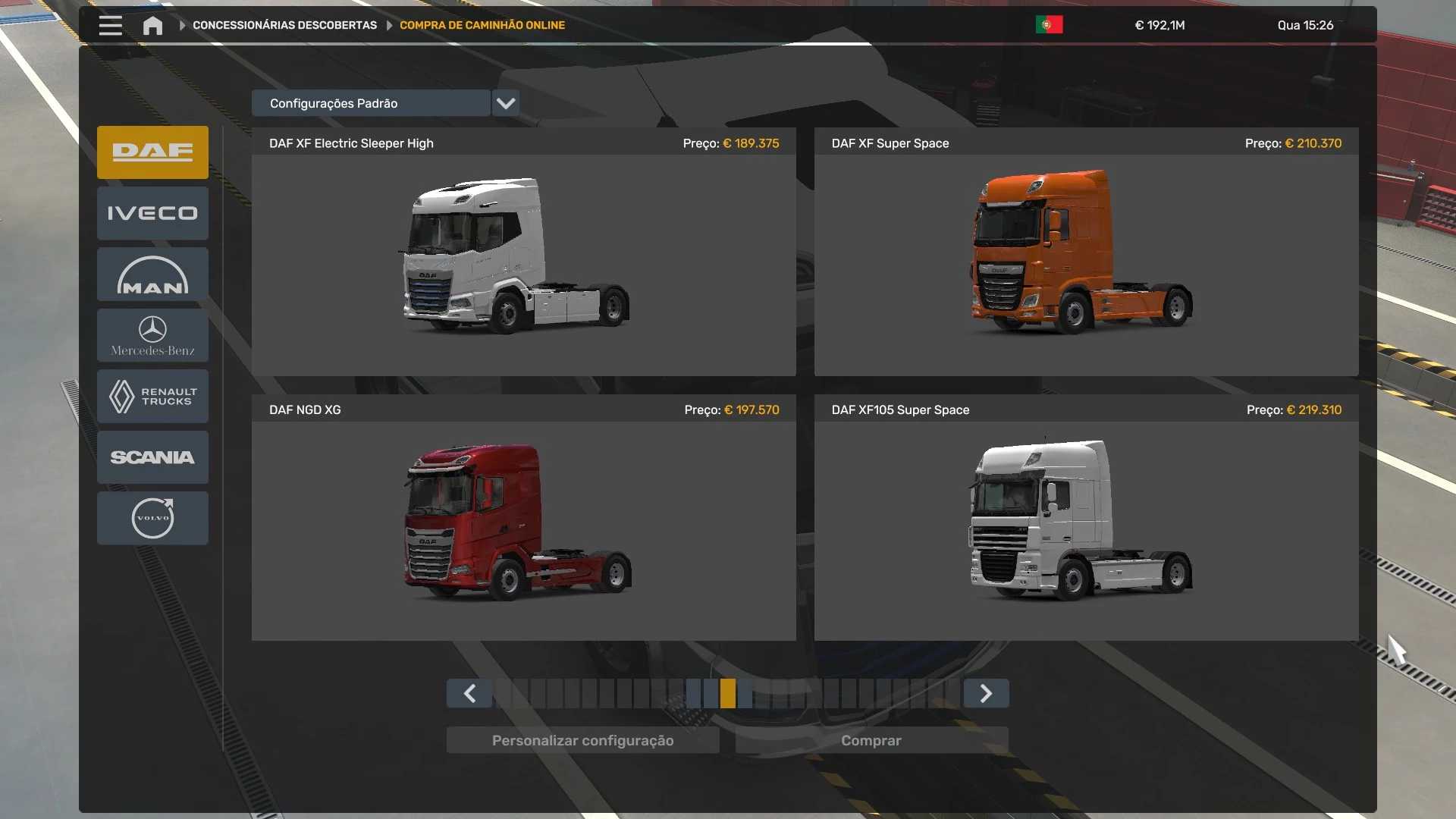Image resolution: width=1456 pixels, height=819 pixels.
Task: Return to Concessionárias Descobertas breadcrumb
Action: click(x=284, y=26)
